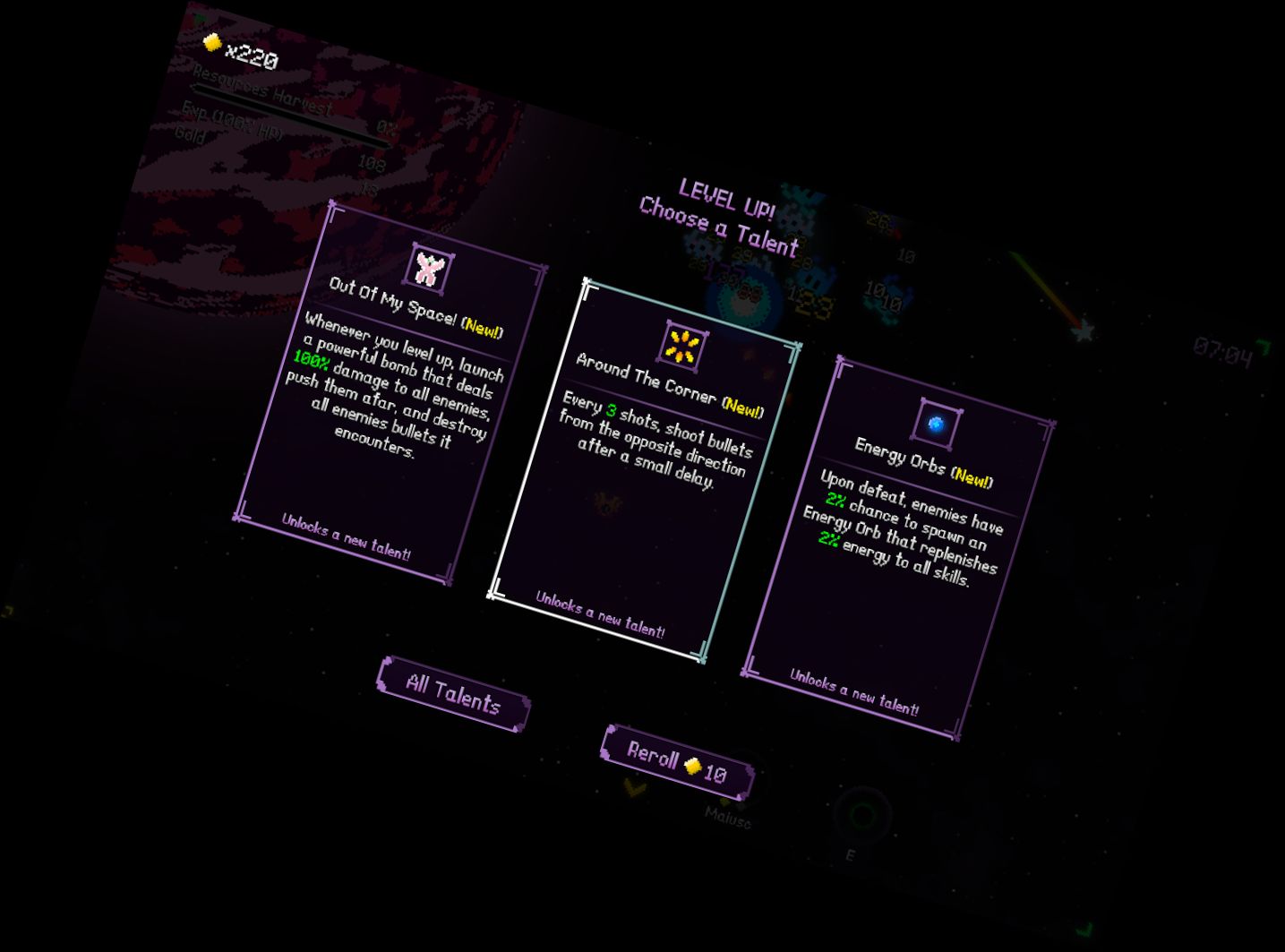Select the Around The Corner talent card
The width and height of the screenshot is (1285, 952).
tap(646, 470)
